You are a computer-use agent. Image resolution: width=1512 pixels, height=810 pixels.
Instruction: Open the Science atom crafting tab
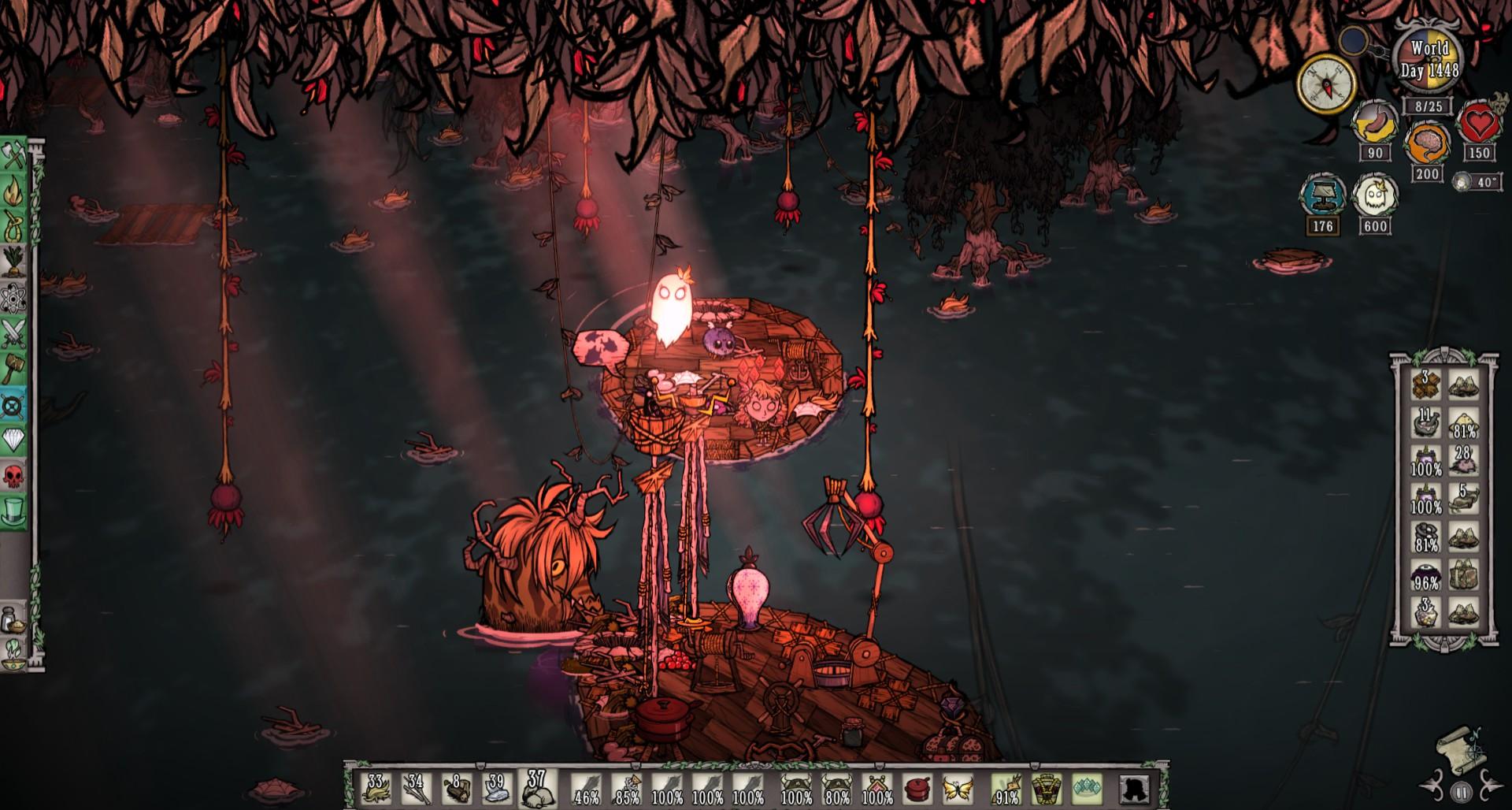tap(14, 299)
